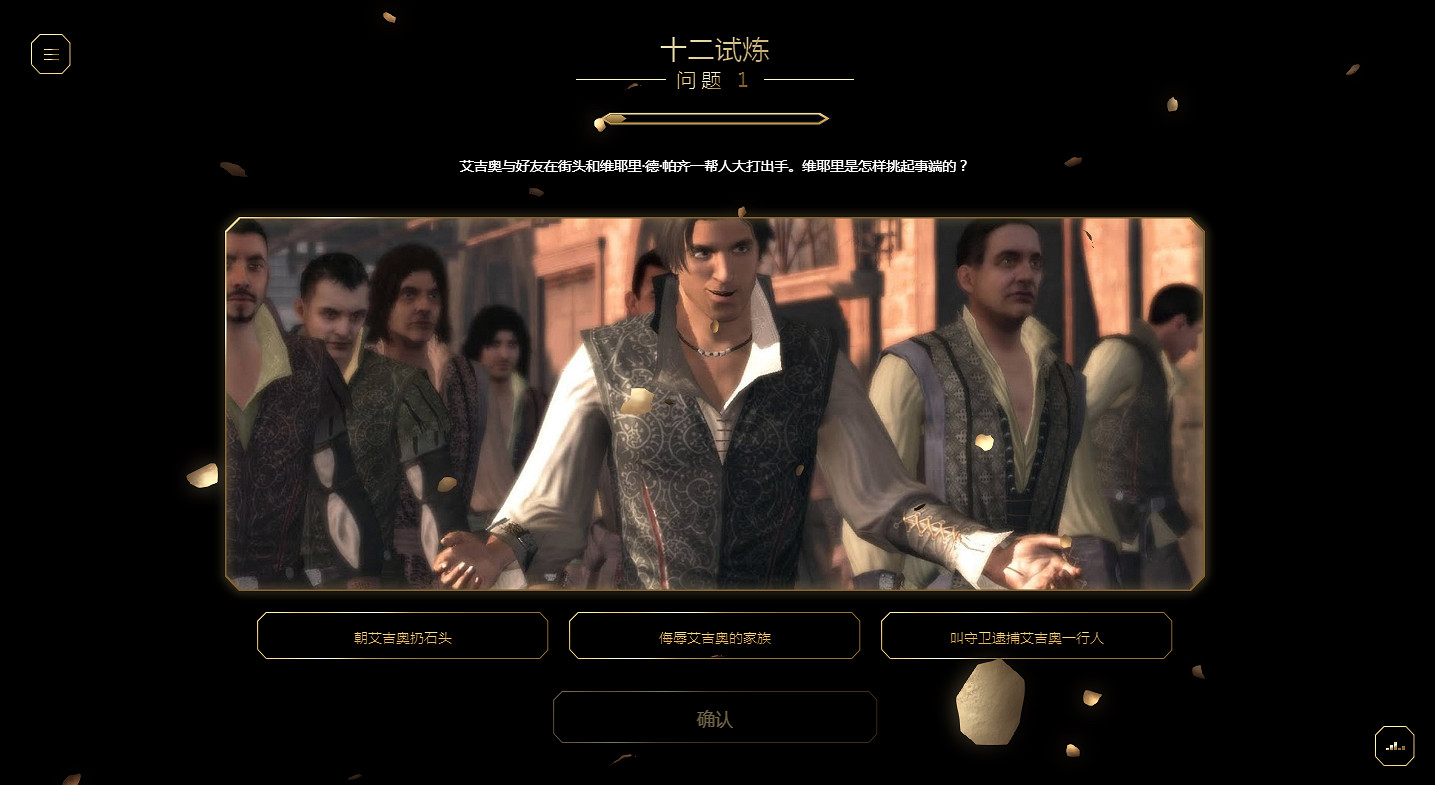Select the answer 朝艾吉奥扔石头
The image size is (1435, 785).
[402, 635]
